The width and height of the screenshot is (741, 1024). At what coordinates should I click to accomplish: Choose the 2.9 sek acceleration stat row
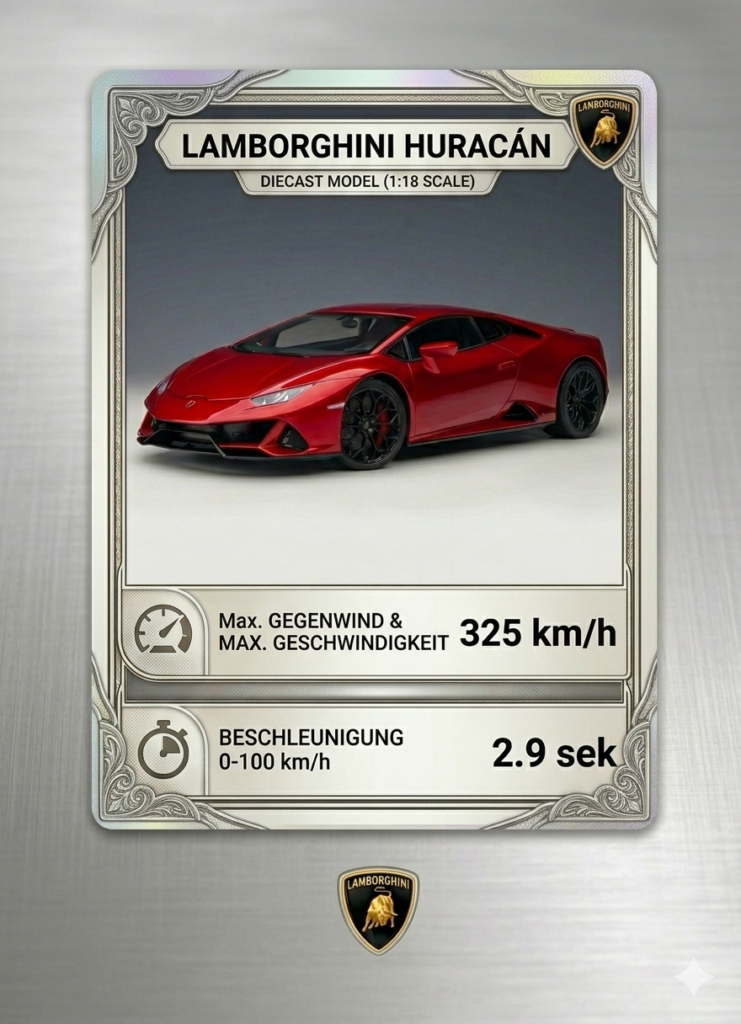point(375,751)
